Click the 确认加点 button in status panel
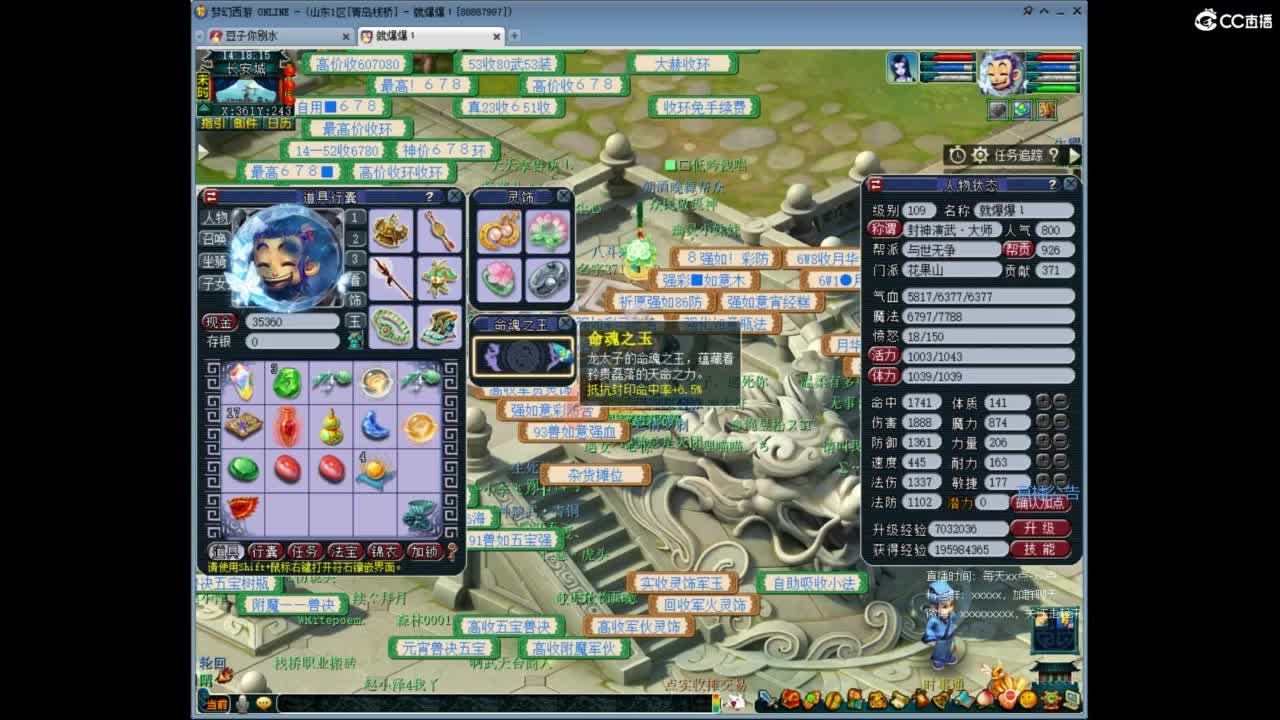This screenshot has width=1280, height=720. [x=1042, y=503]
